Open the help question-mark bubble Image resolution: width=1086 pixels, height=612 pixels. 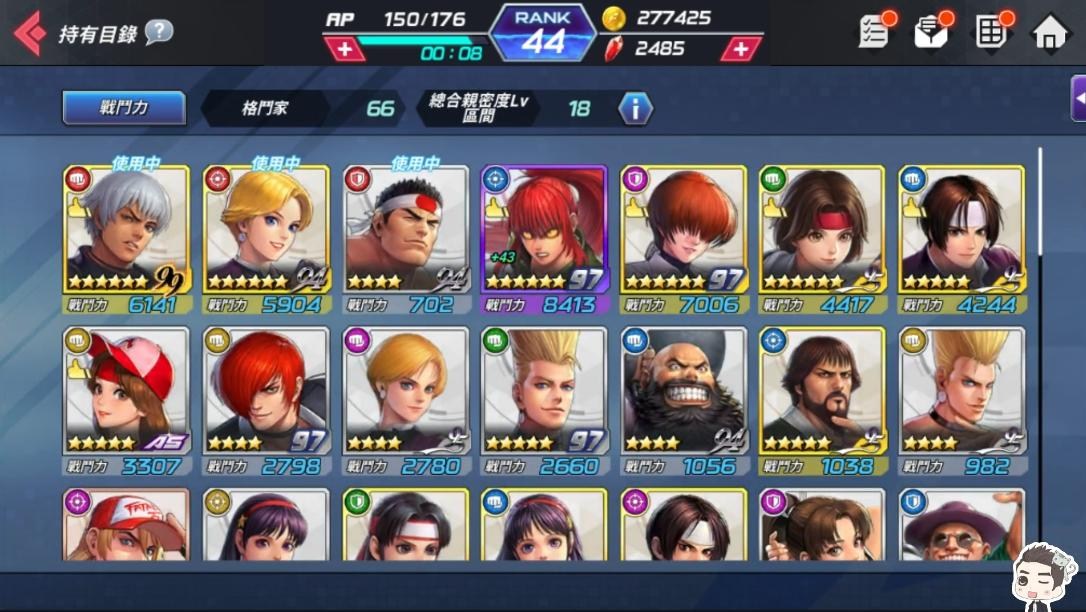point(158,32)
